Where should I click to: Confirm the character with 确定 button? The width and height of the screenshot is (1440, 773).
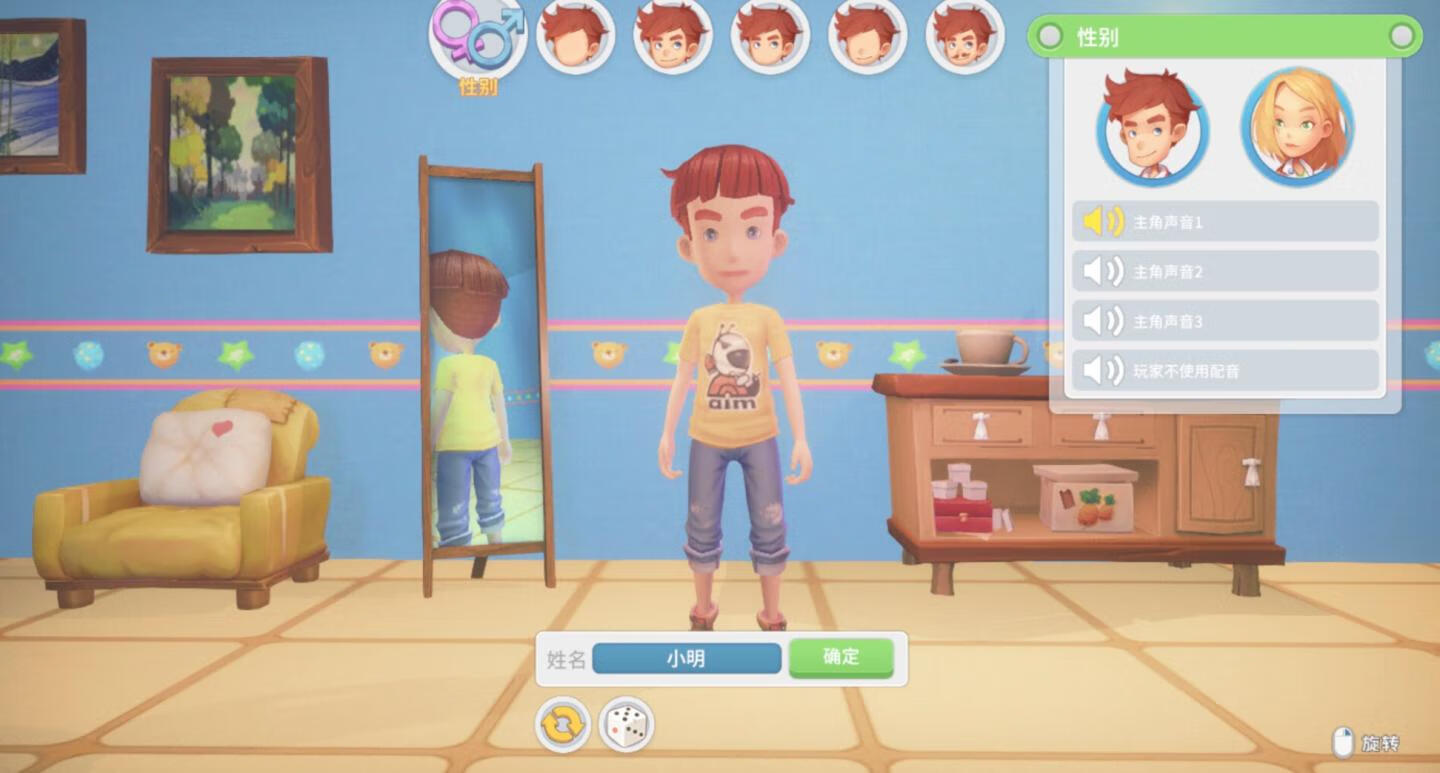tap(840, 658)
